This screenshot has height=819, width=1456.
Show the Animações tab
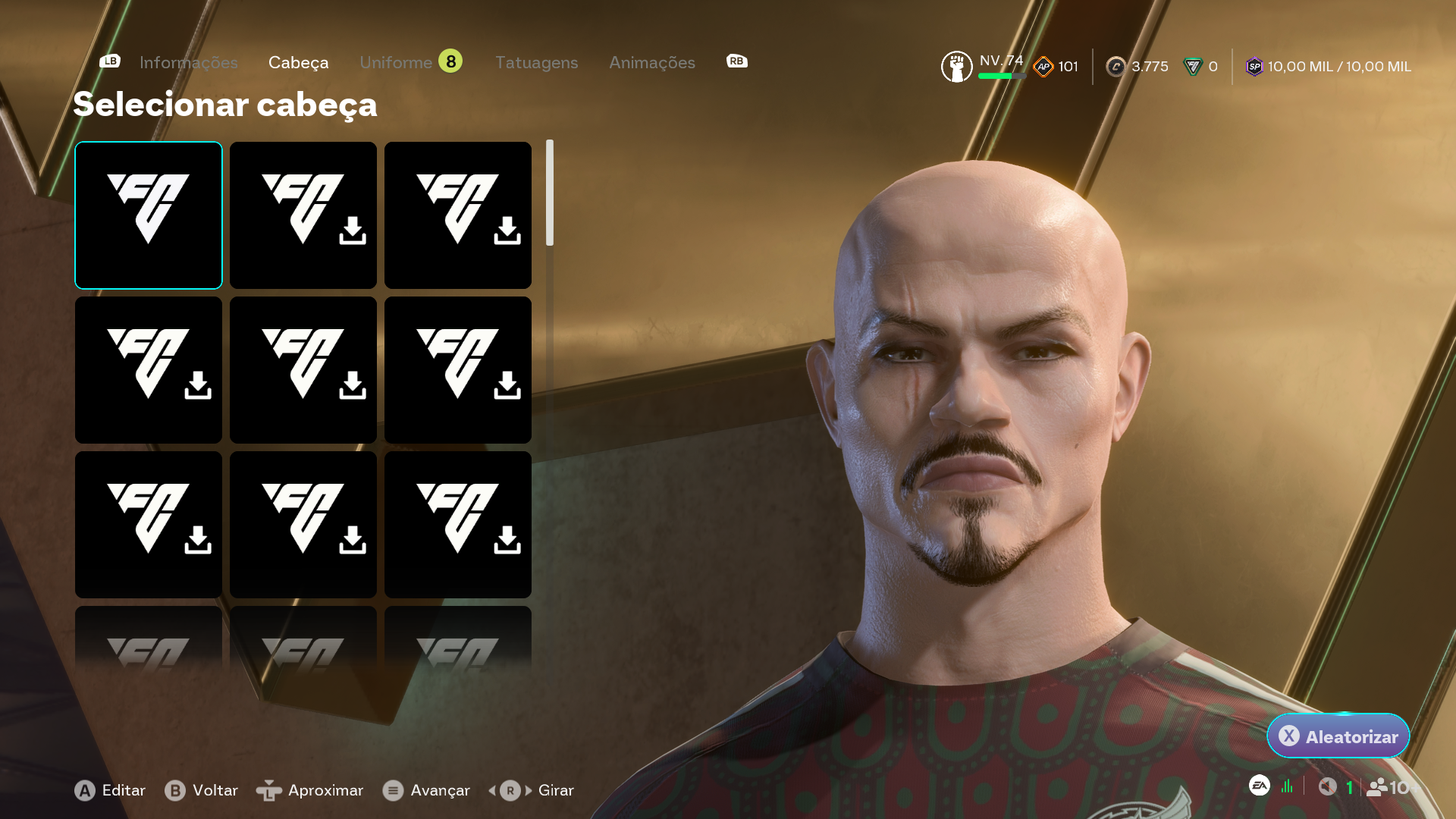(x=651, y=63)
